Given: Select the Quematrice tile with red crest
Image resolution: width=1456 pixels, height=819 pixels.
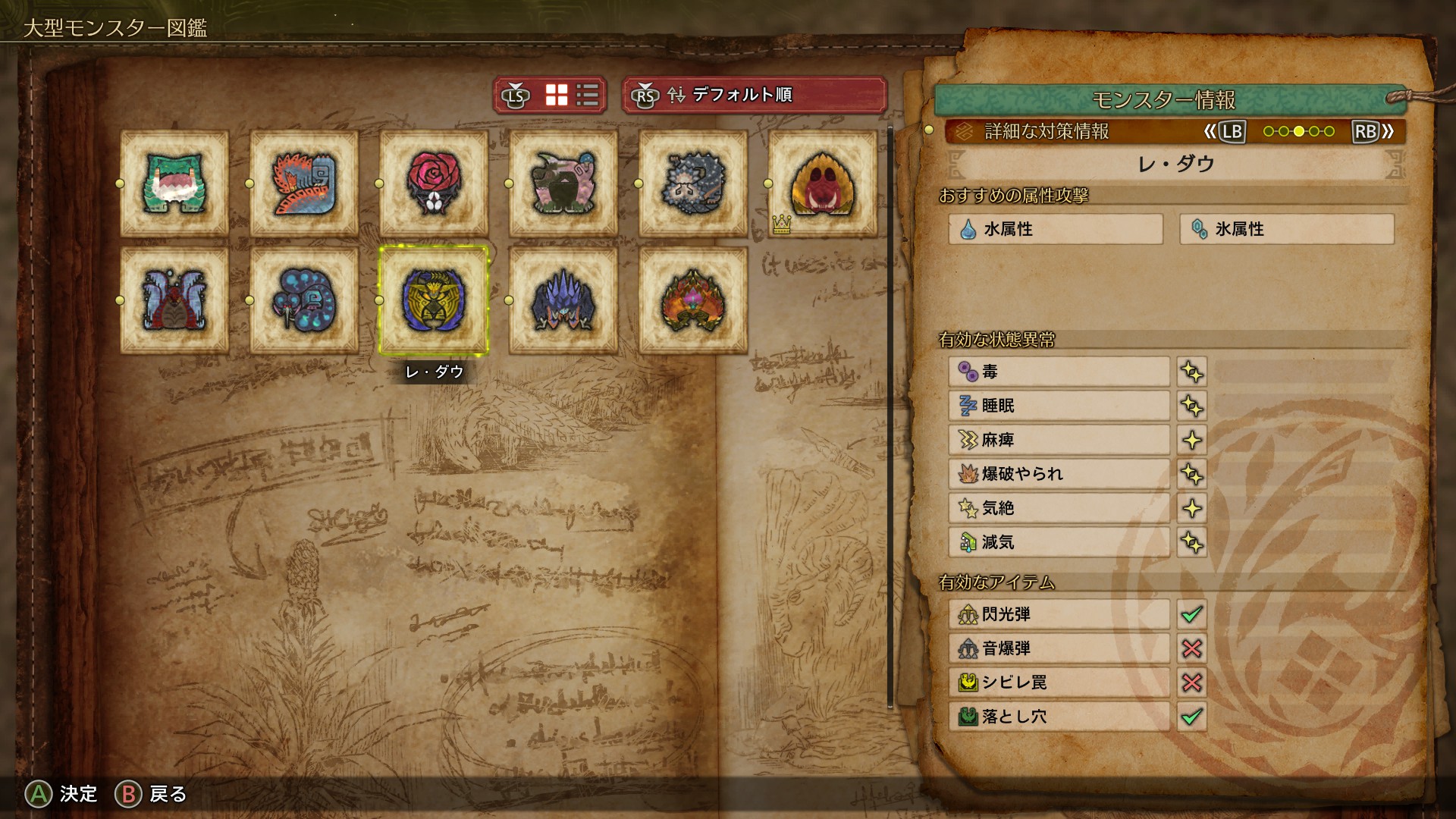Looking at the screenshot, I should pyautogui.click(x=304, y=184).
